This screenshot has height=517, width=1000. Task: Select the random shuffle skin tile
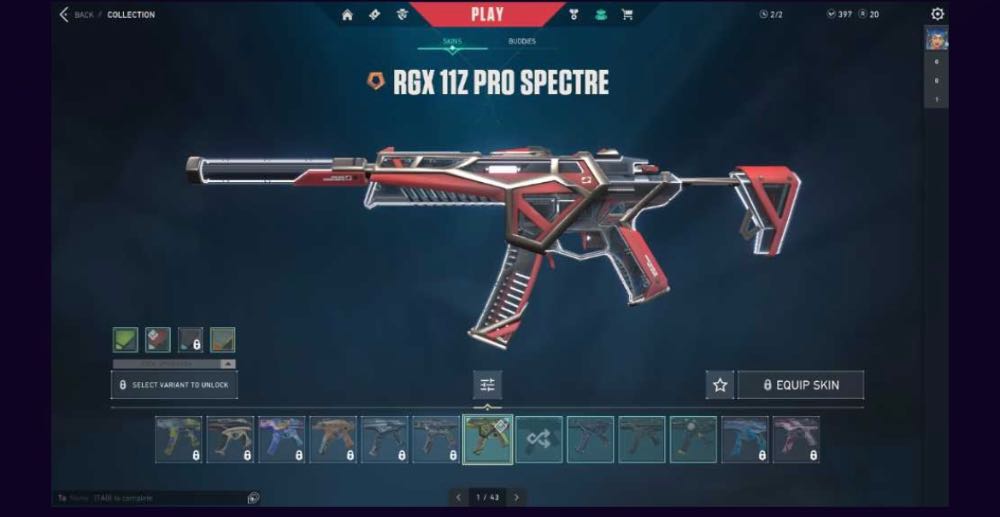pos(539,440)
